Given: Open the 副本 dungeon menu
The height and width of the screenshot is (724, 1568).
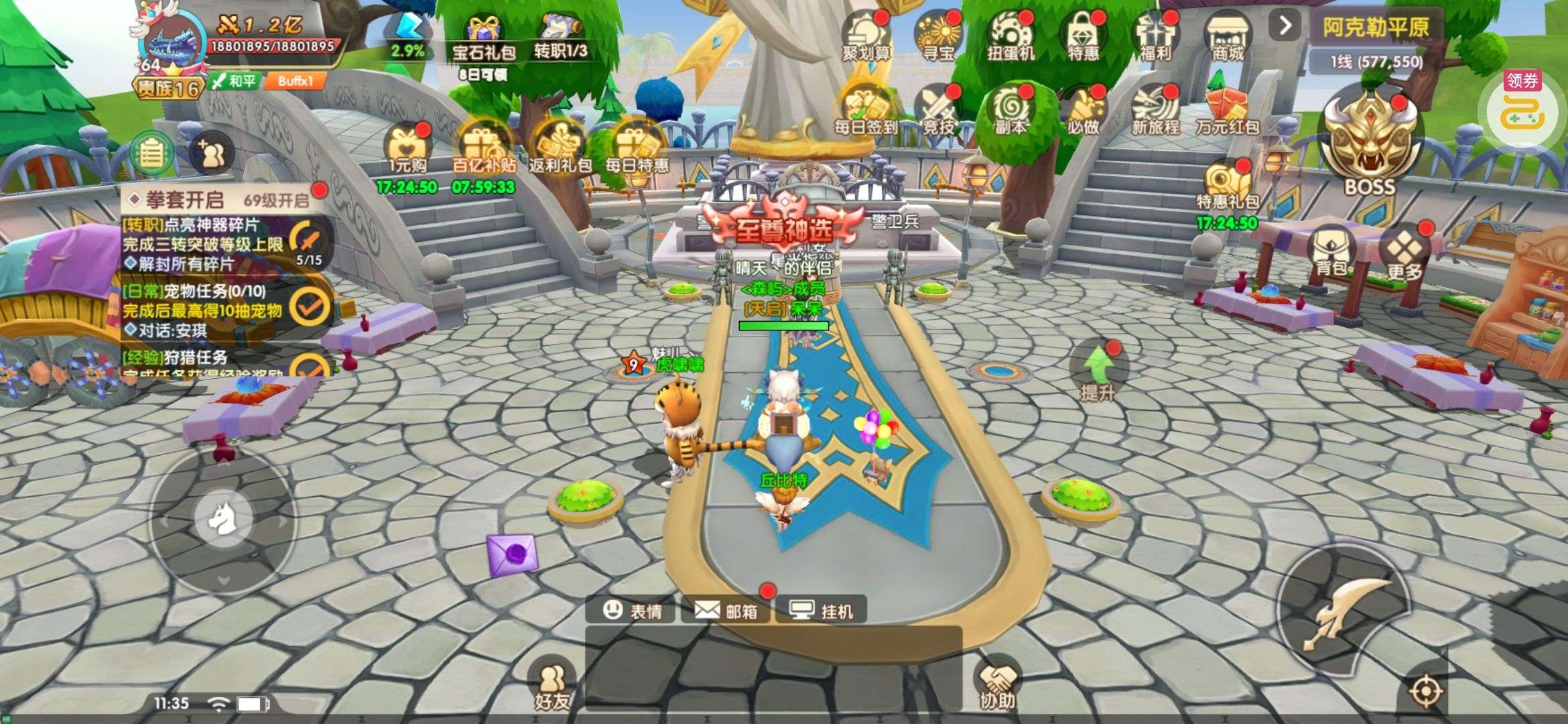Looking at the screenshot, I should [1010, 109].
